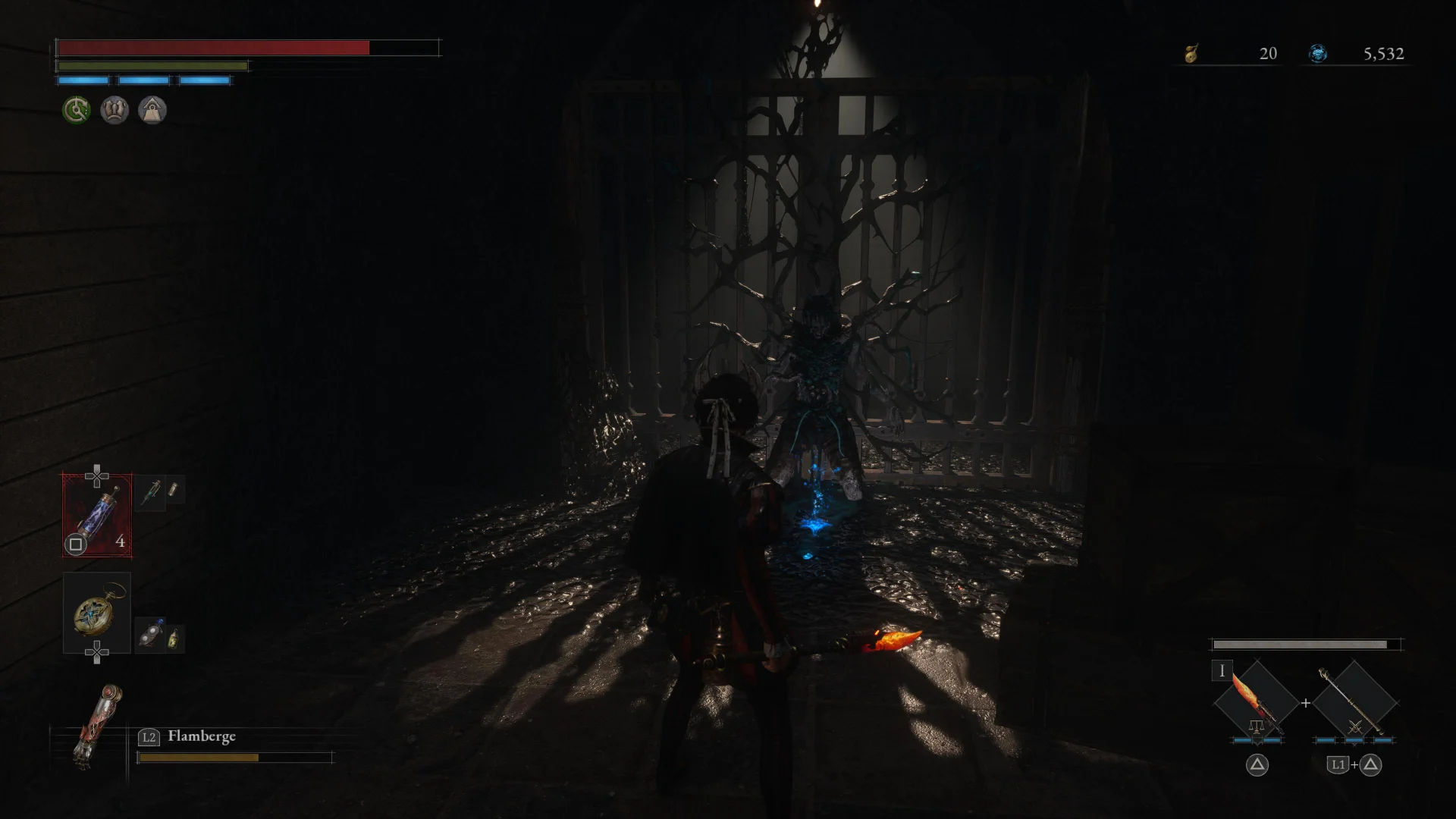1456x819 pixels.
Task: Click the weight with up-arrow status icon
Action: coord(152,111)
